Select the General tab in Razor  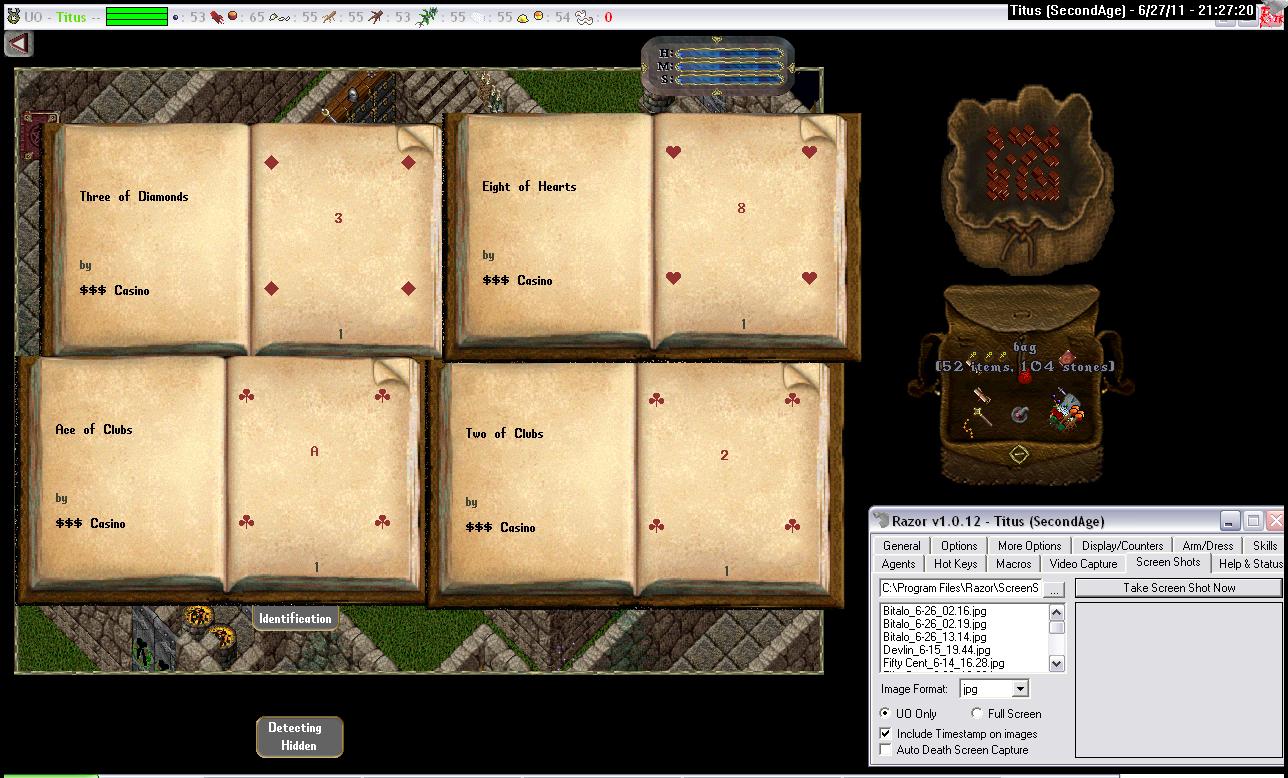pos(901,546)
